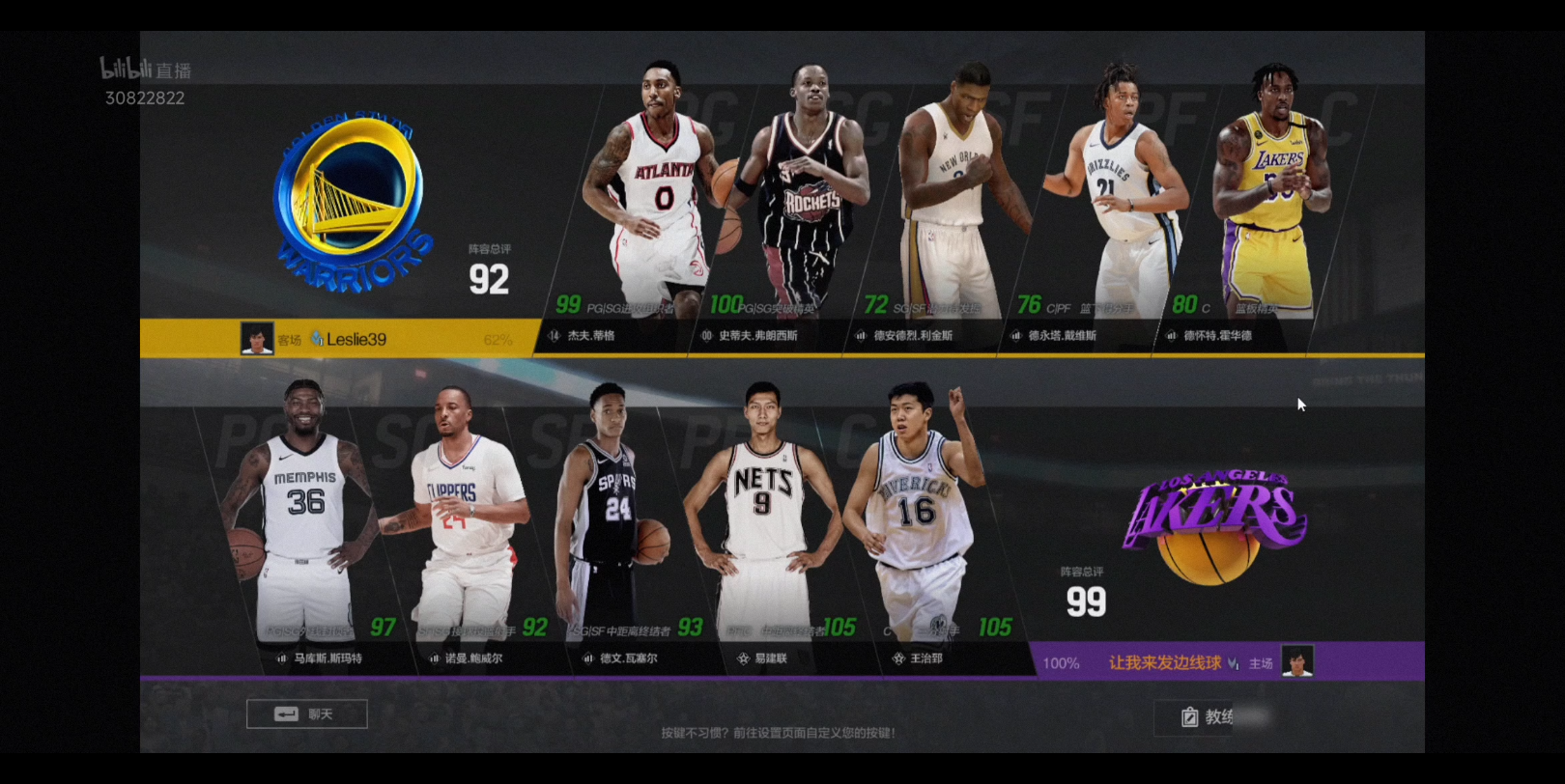Click the bilibili 直播 watermark logo
Viewport: 1565px width, 784px height.
145,70
